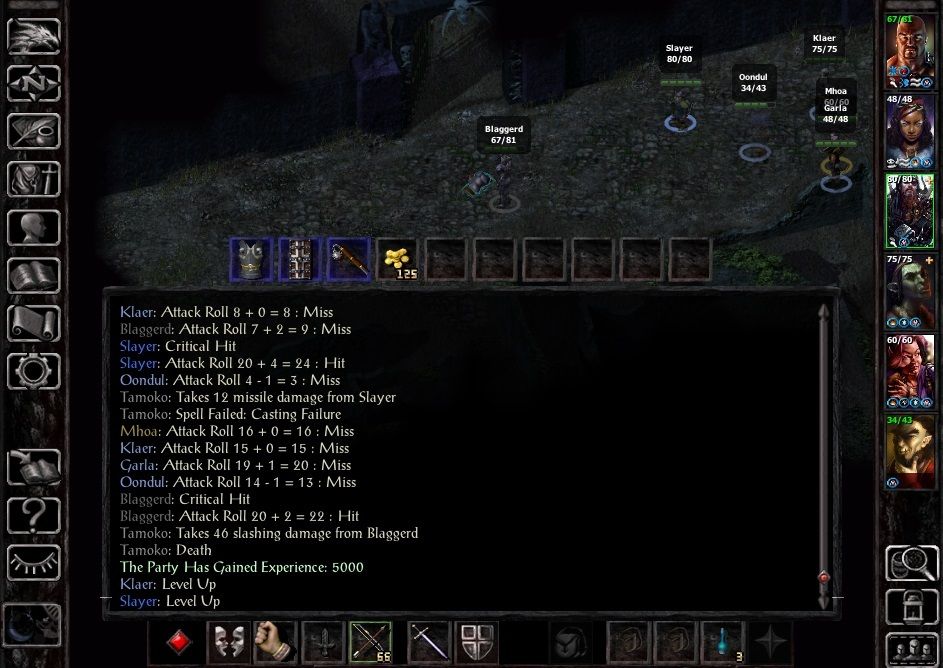Pick up the mace from the loot bar
Screen dimensions: 943x668
tap(349, 259)
